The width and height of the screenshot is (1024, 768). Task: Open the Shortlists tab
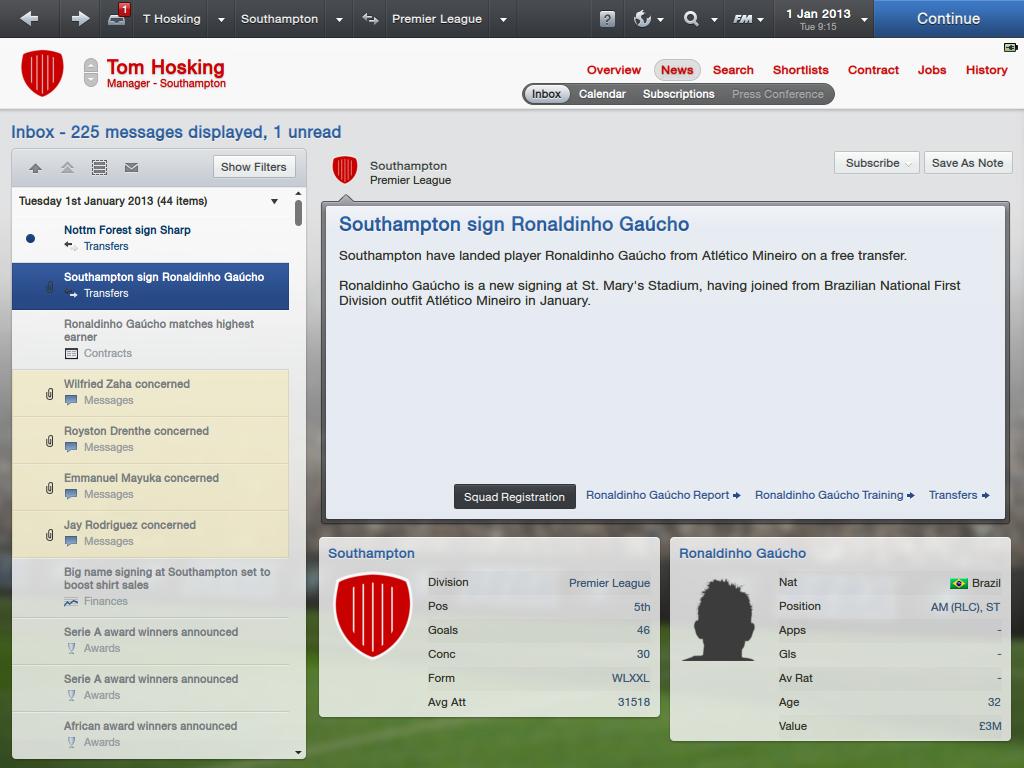(x=800, y=70)
